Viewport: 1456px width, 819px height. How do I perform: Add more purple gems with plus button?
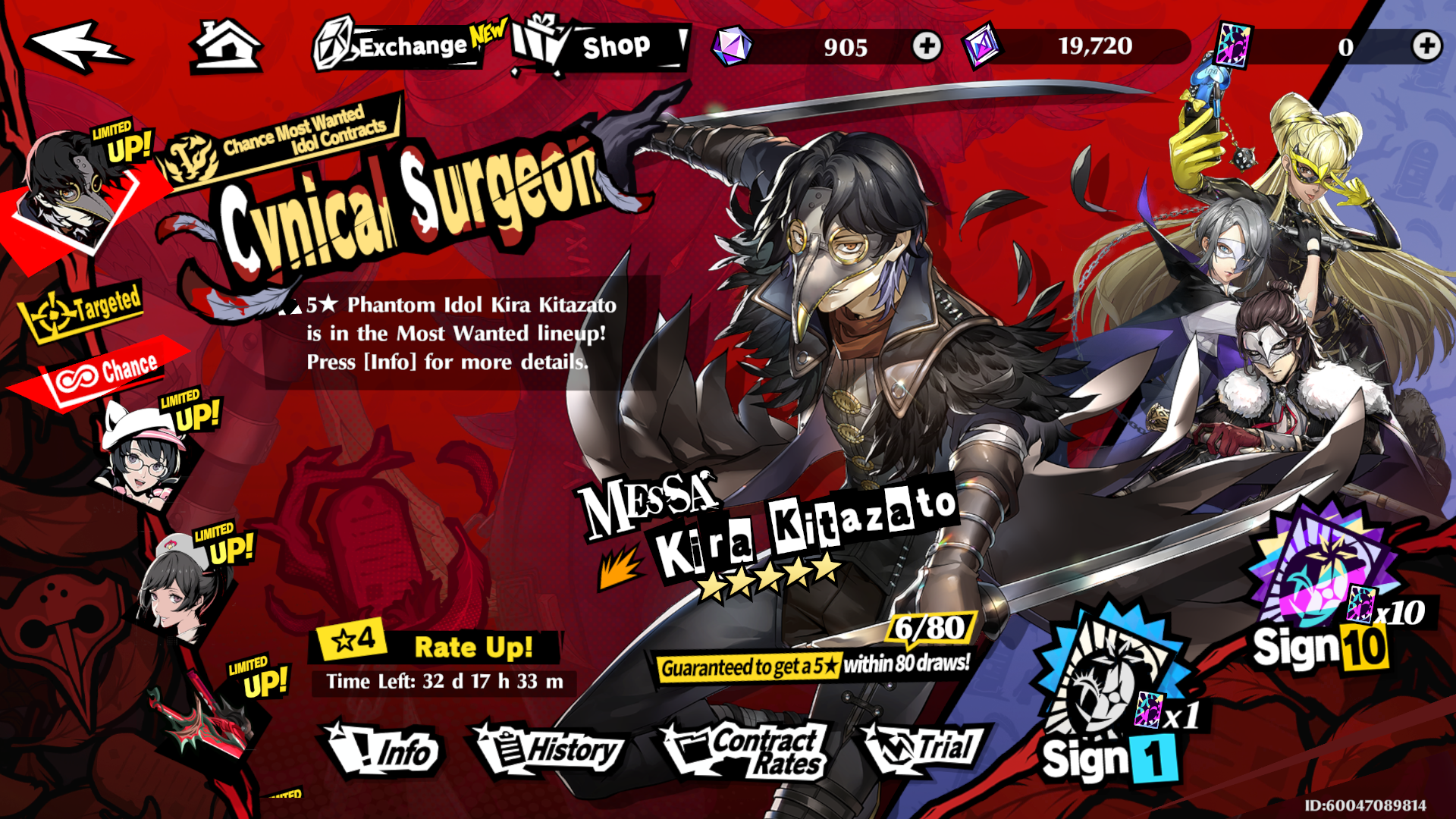point(926,47)
